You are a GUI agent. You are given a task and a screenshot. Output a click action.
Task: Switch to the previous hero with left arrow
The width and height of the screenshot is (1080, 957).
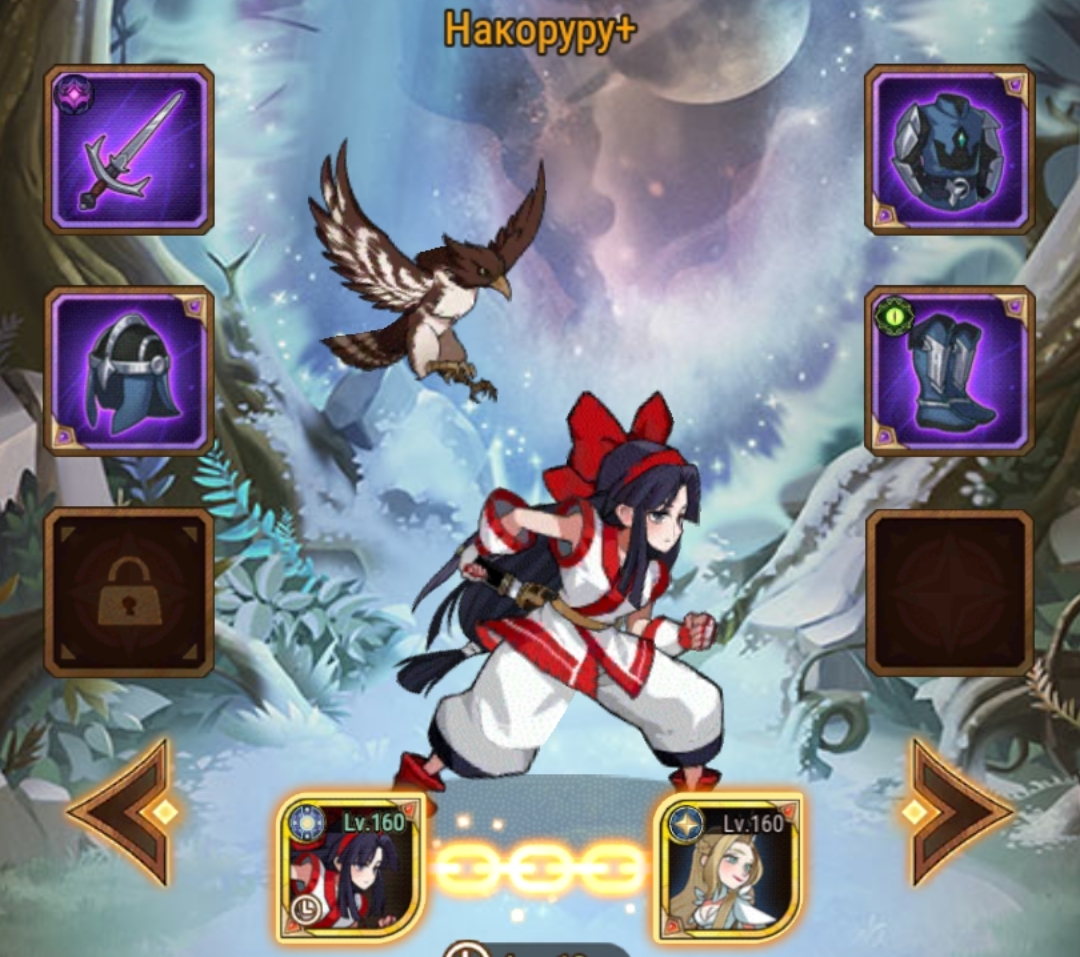pyautogui.click(x=124, y=812)
